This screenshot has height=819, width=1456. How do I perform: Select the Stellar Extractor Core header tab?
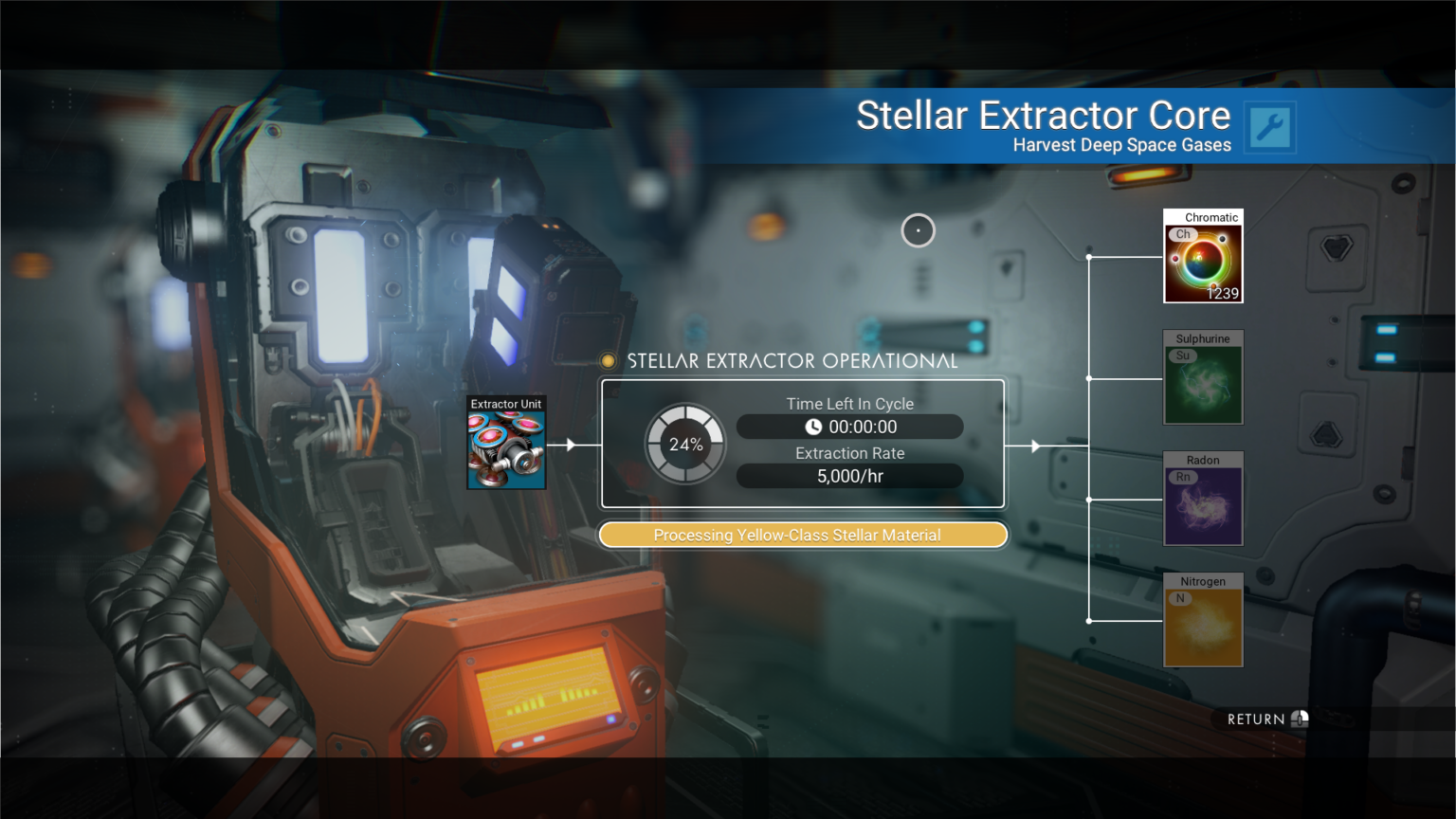(1044, 115)
